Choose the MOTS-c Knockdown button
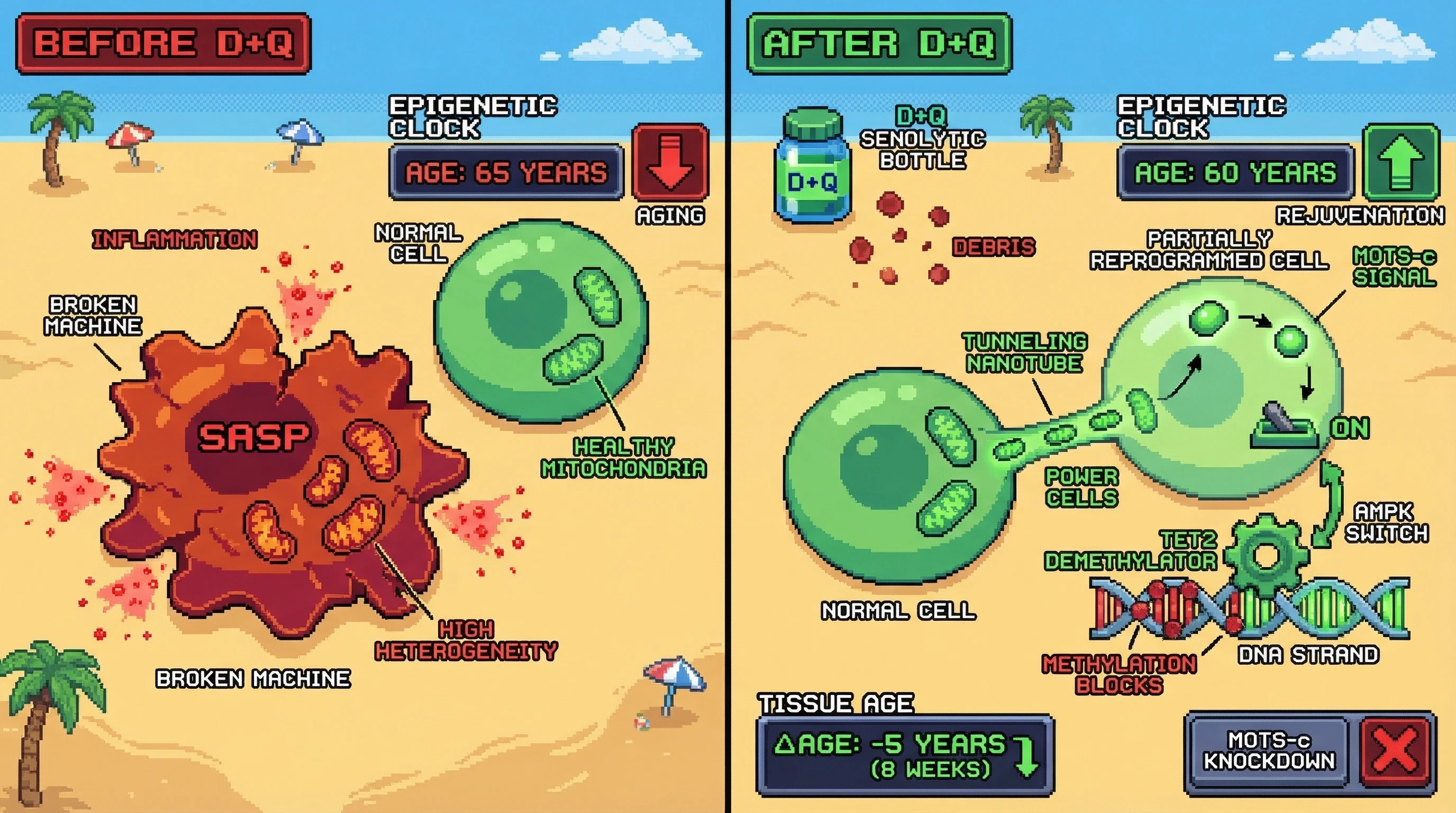The height and width of the screenshot is (813, 1456). point(1269,752)
